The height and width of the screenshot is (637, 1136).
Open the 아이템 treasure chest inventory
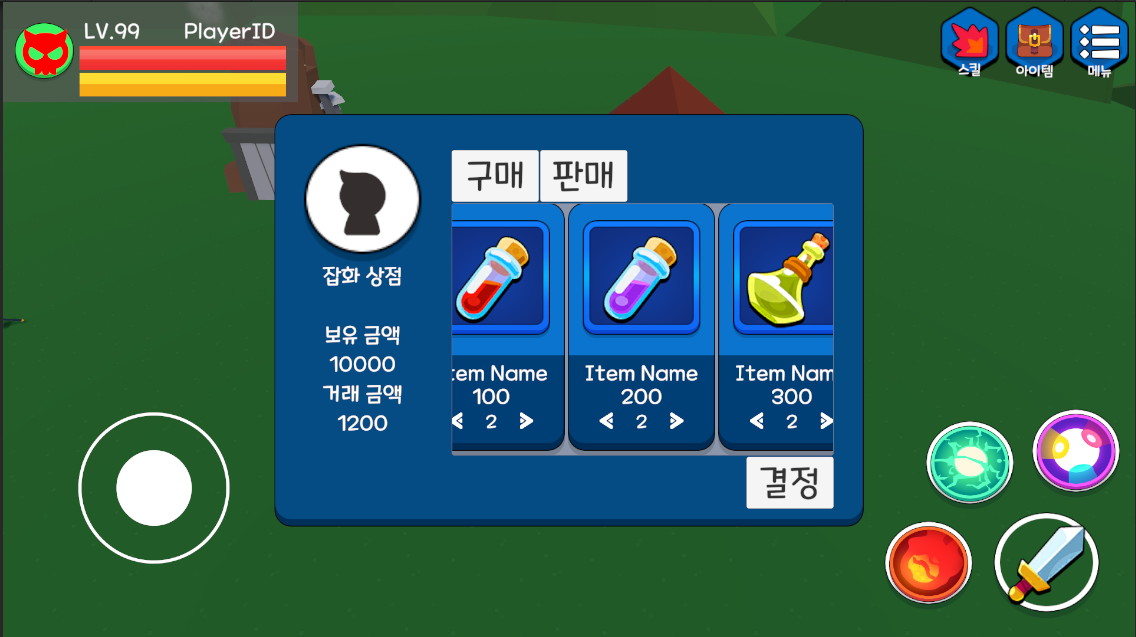pyautogui.click(x=1034, y=42)
